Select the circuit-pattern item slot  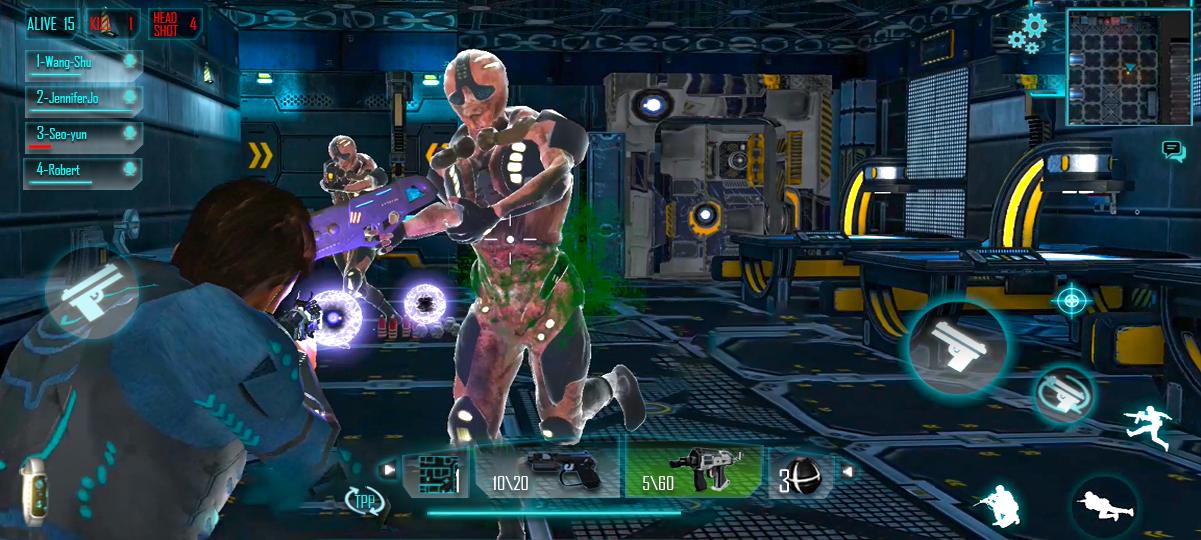point(436,473)
